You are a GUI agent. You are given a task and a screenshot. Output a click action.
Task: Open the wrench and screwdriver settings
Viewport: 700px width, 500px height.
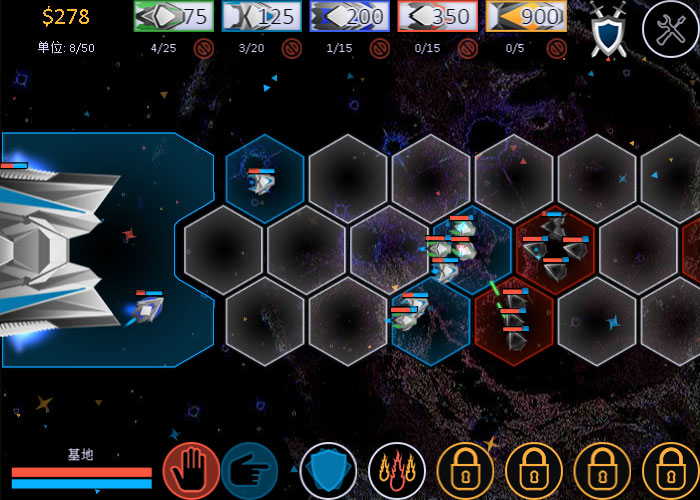pos(669,28)
